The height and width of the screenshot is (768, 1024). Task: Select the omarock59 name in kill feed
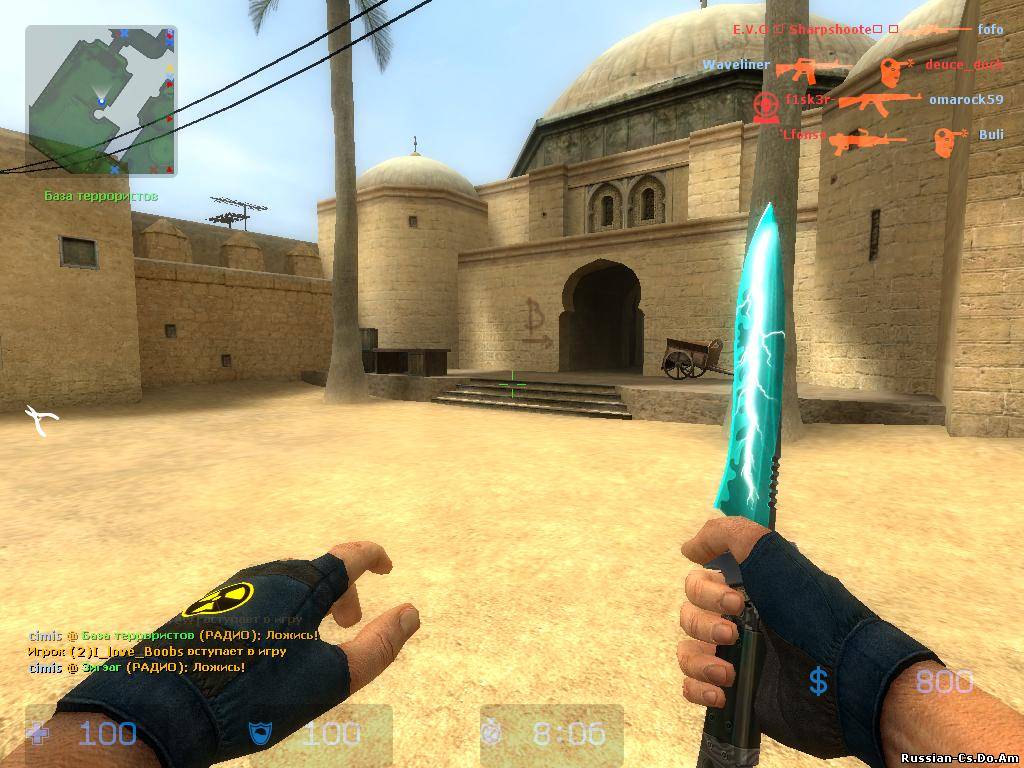(965, 100)
